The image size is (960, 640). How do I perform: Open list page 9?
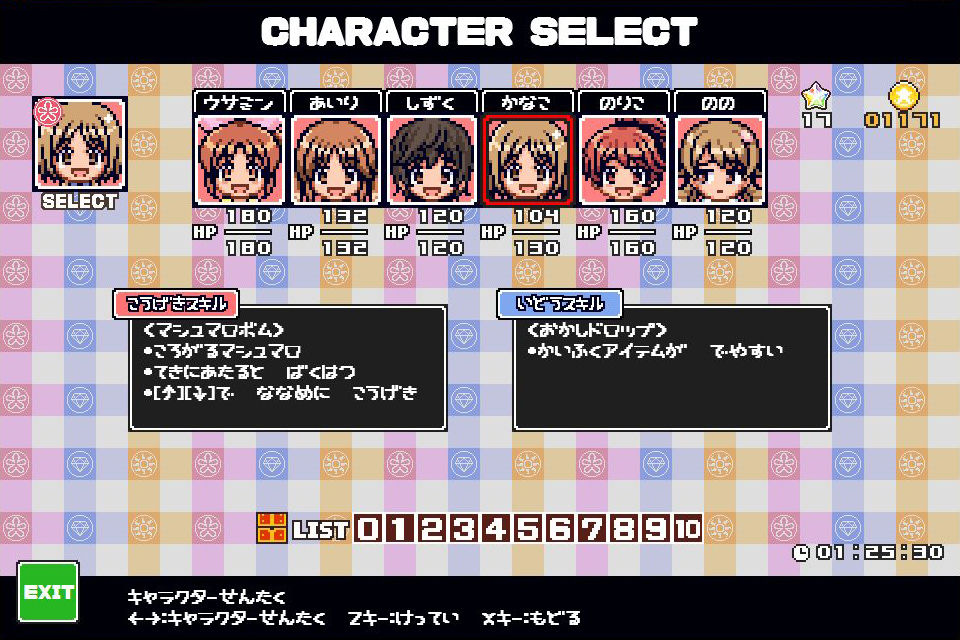pos(656,527)
